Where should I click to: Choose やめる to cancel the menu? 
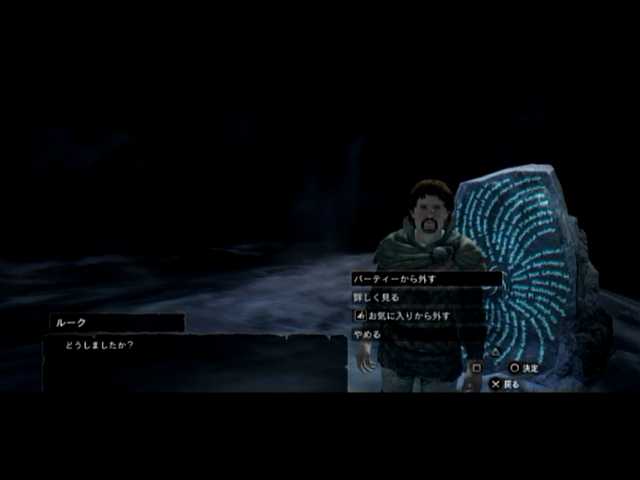pos(368,333)
